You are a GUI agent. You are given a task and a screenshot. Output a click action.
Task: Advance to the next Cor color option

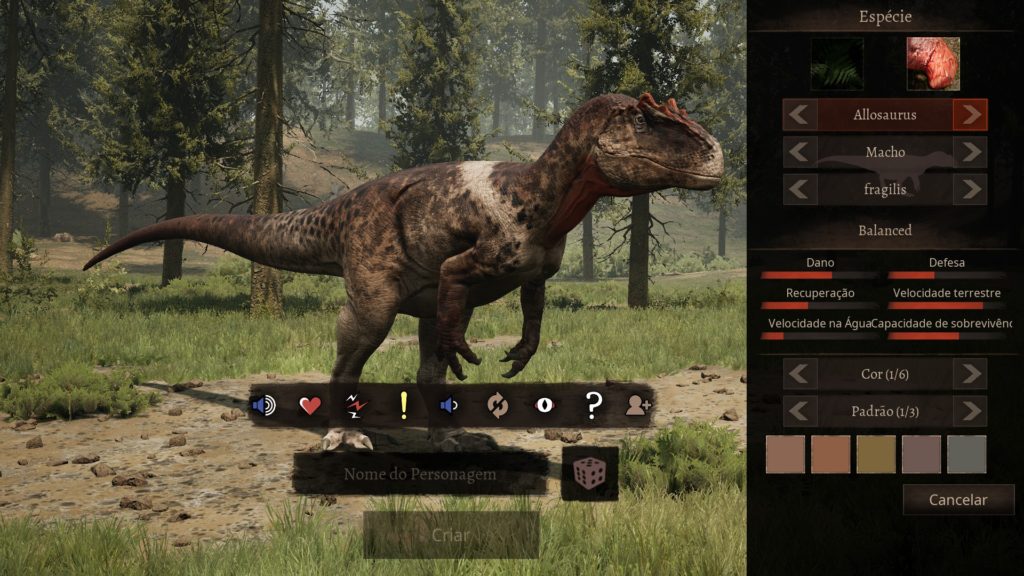point(969,374)
